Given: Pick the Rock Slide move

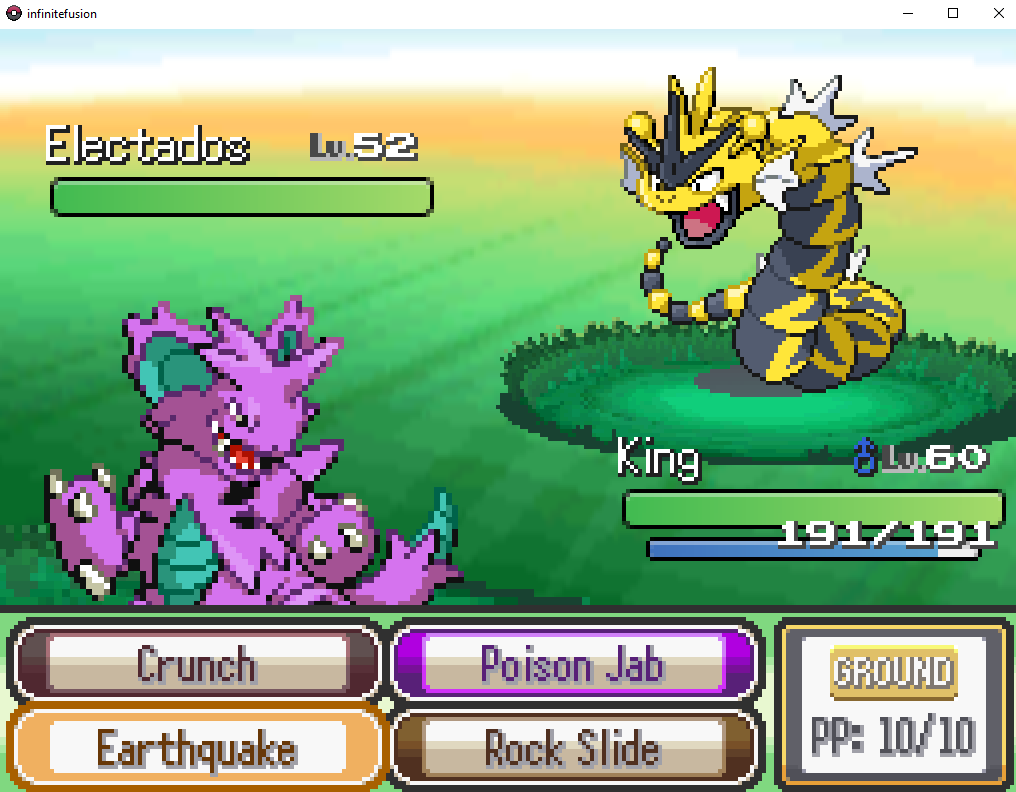Looking at the screenshot, I should pos(572,748).
